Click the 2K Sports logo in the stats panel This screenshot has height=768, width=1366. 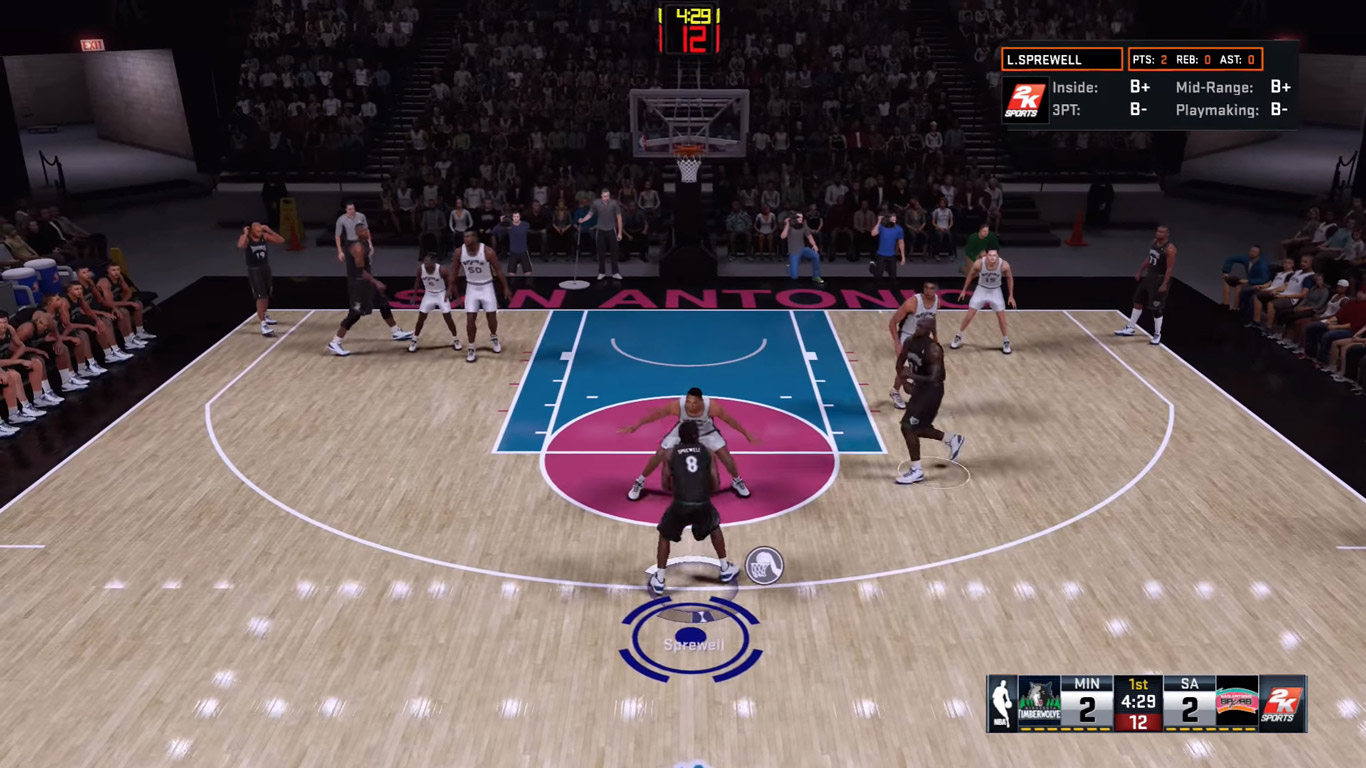1026,99
